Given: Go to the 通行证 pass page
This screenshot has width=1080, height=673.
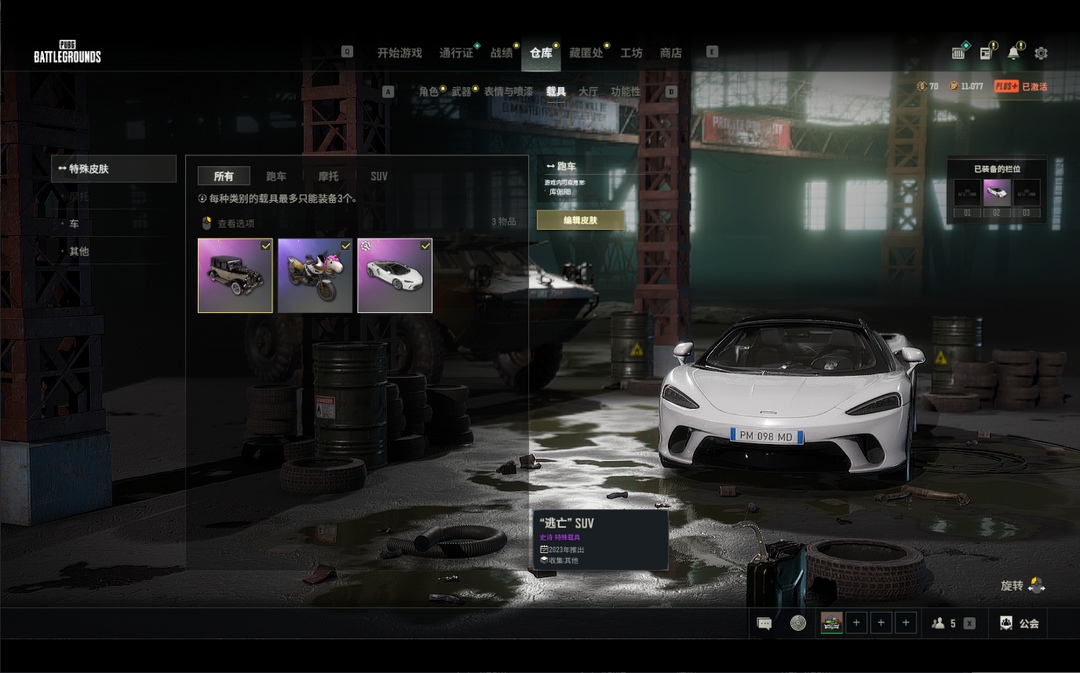Looking at the screenshot, I should tap(456, 53).
